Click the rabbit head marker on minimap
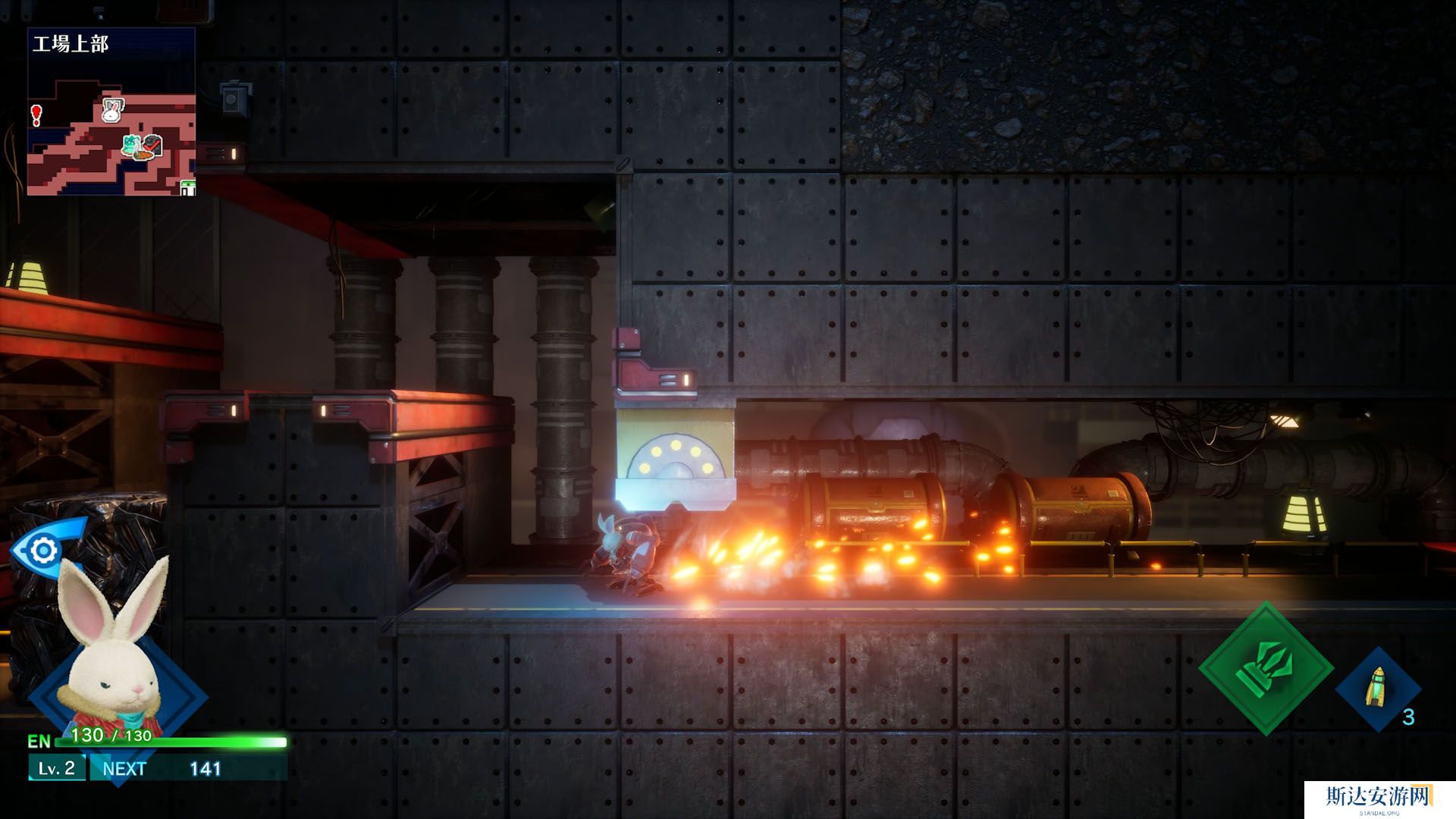 [x=112, y=111]
